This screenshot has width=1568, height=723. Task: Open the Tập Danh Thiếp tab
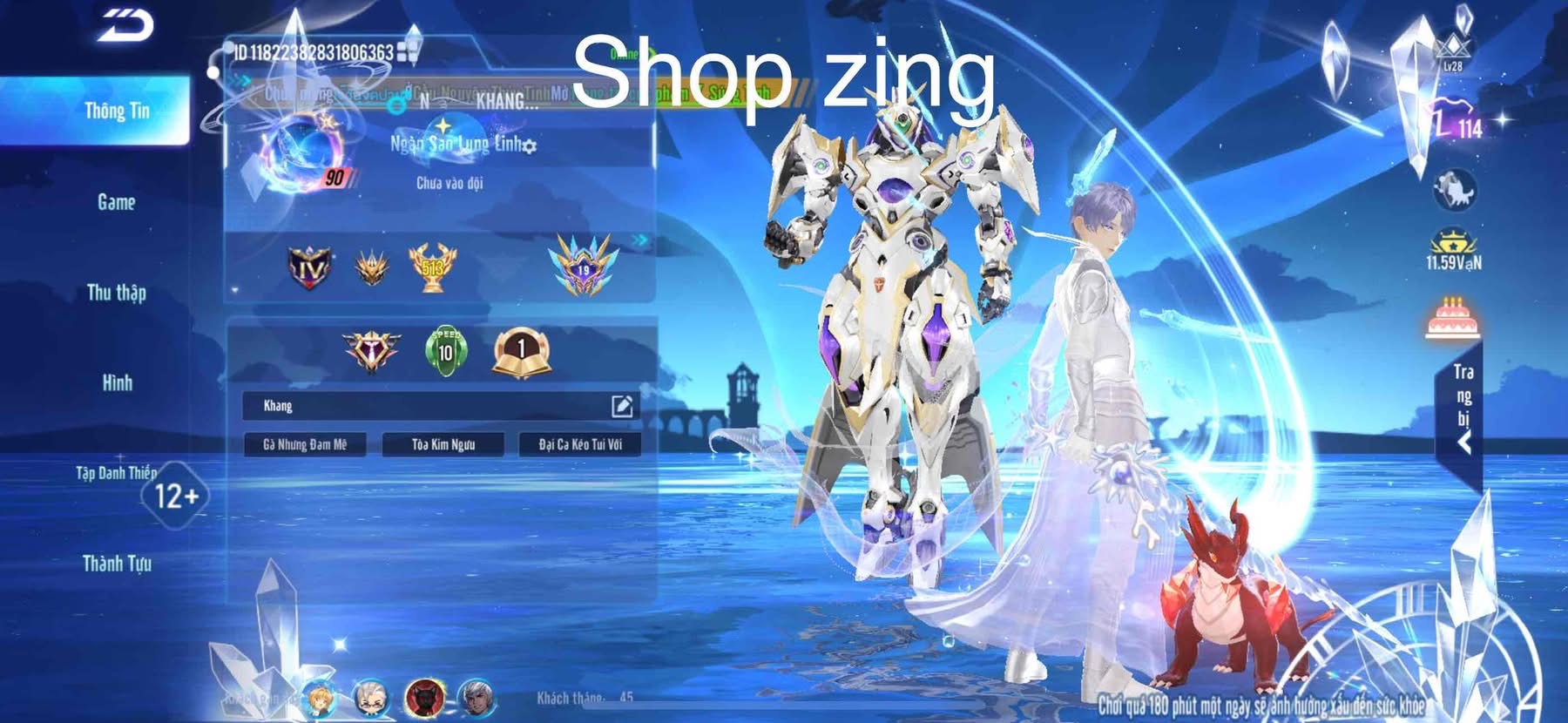point(117,473)
